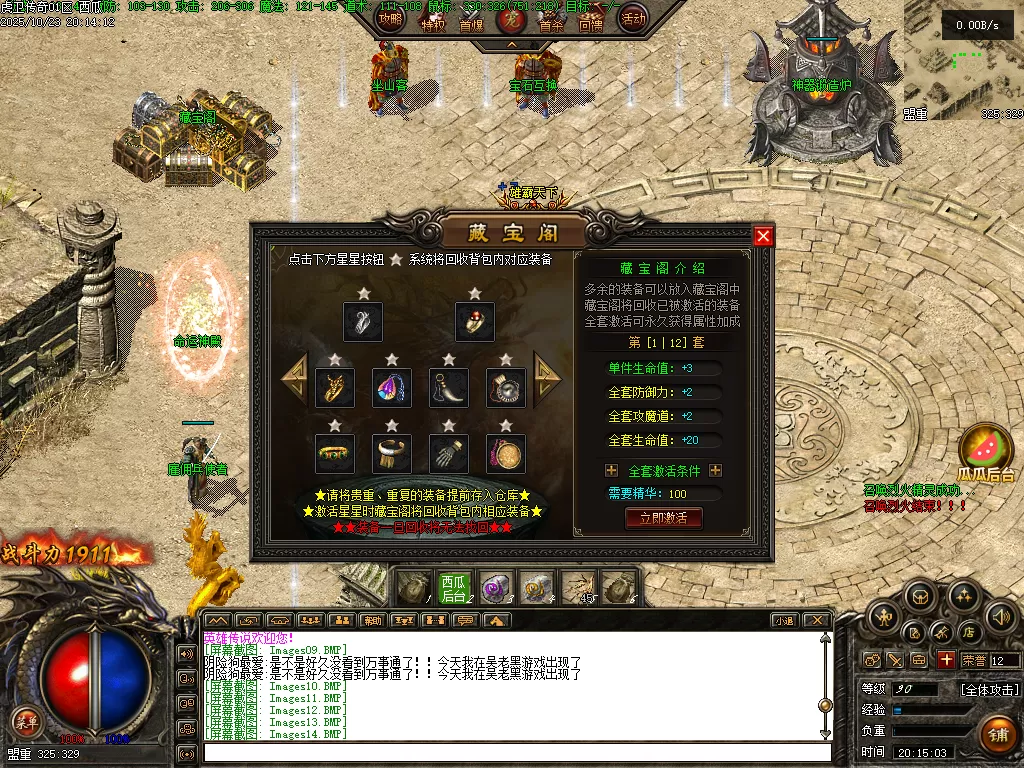Open the 铺 shop round button
The image size is (1024, 768).
point(996,733)
